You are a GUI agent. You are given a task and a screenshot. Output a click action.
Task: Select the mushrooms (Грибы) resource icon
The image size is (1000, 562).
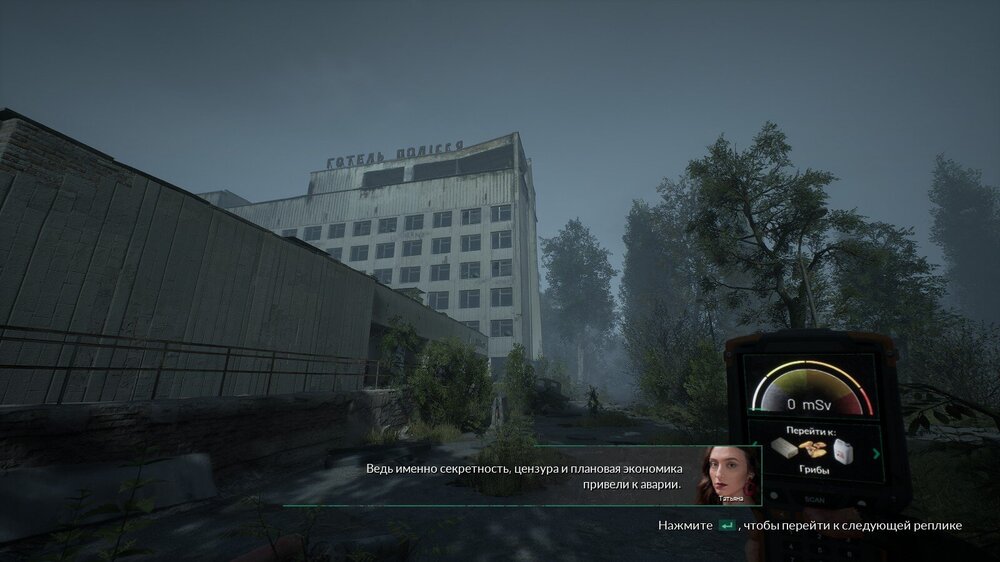point(810,448)
